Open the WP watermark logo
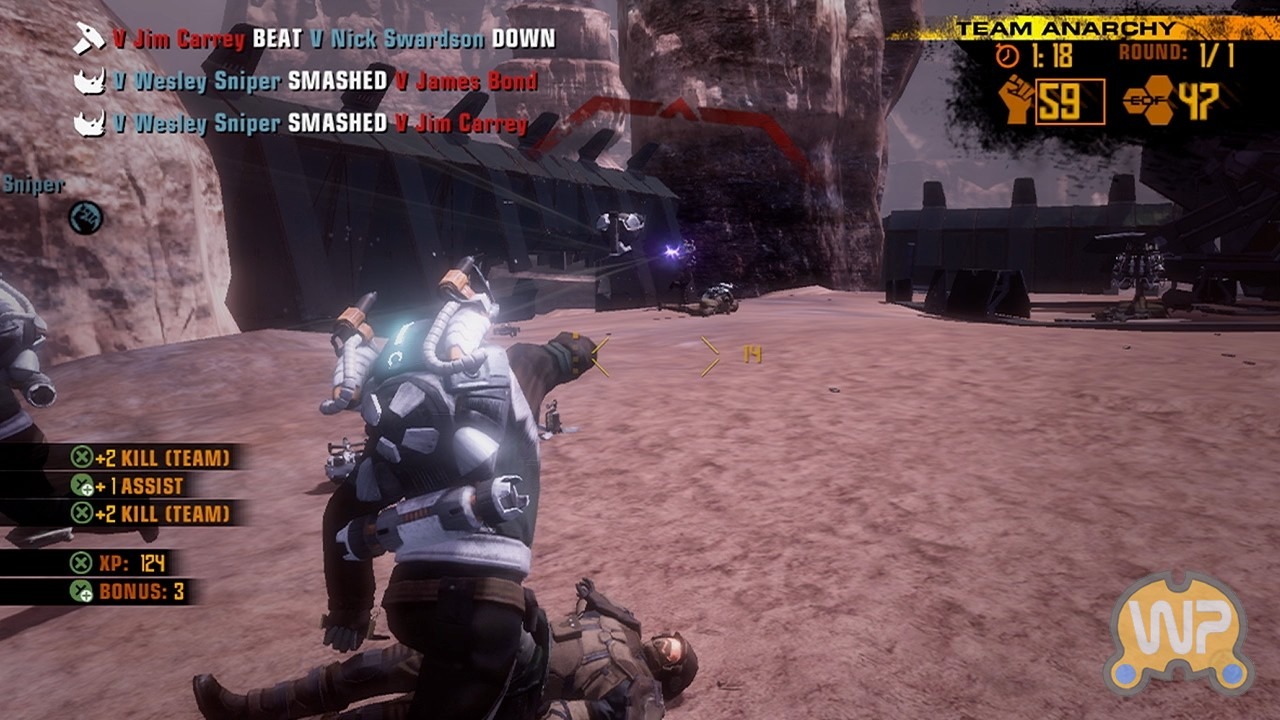The width and height of the screenshot is (1280, 720). tap(1179, 634)
